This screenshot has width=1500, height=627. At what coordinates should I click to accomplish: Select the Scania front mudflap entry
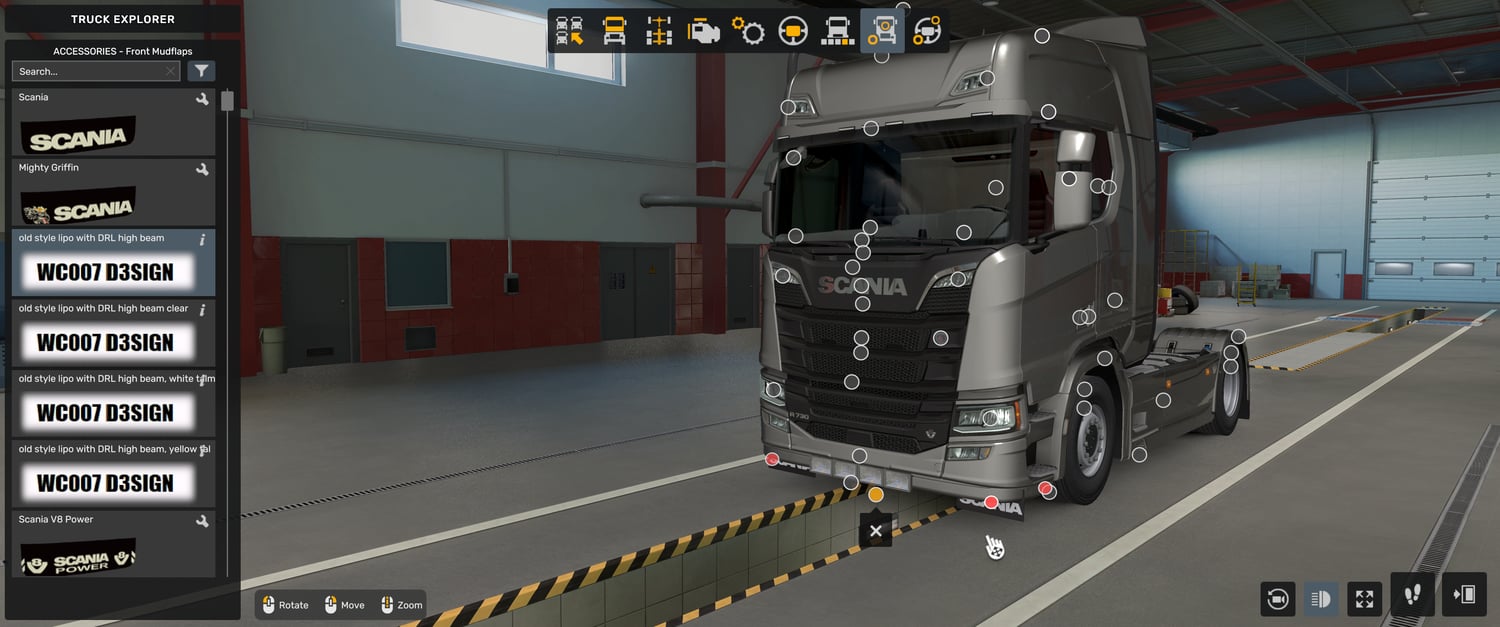click(x=113, y=122)
